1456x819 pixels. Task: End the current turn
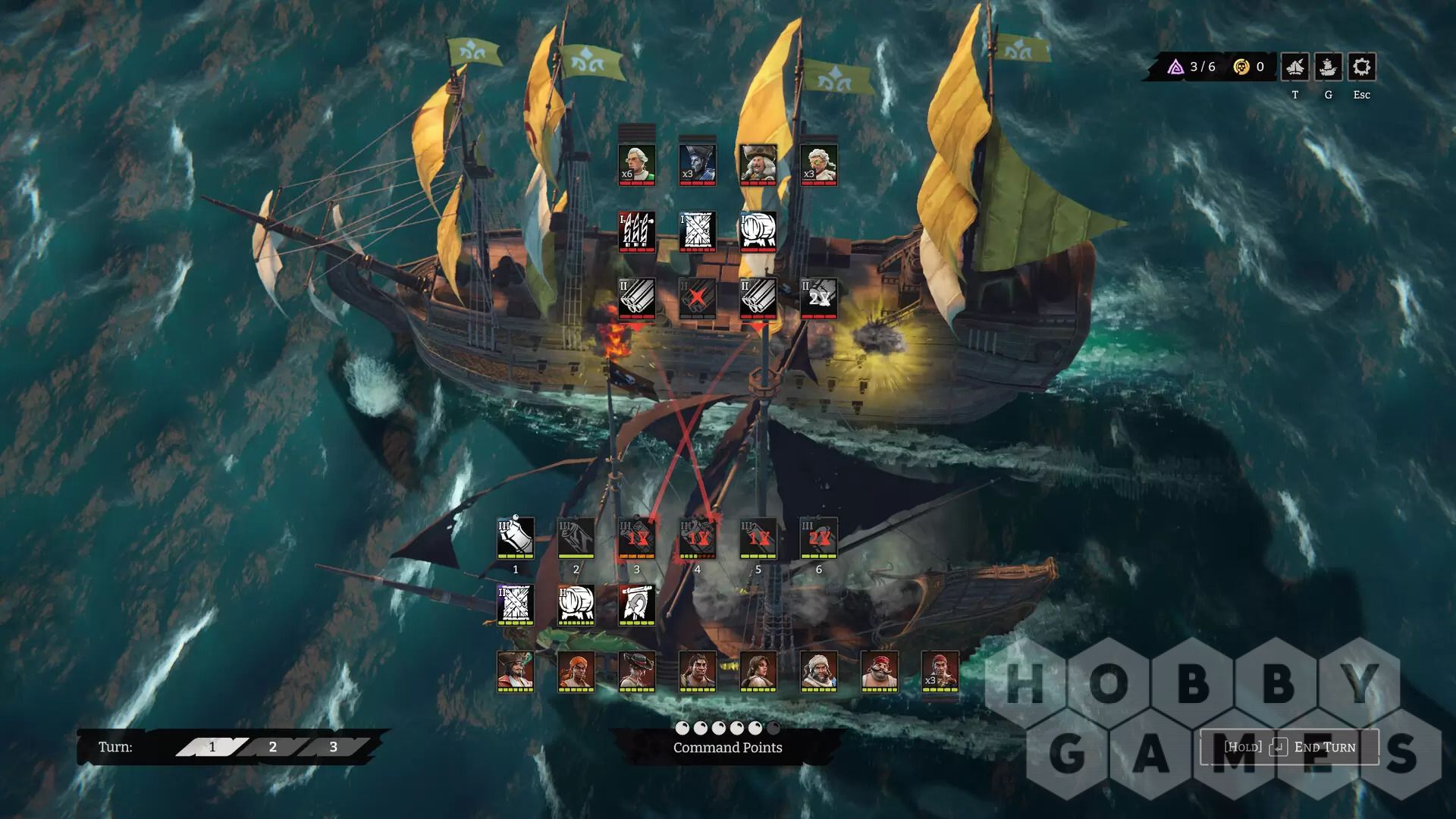(1289, 747)
